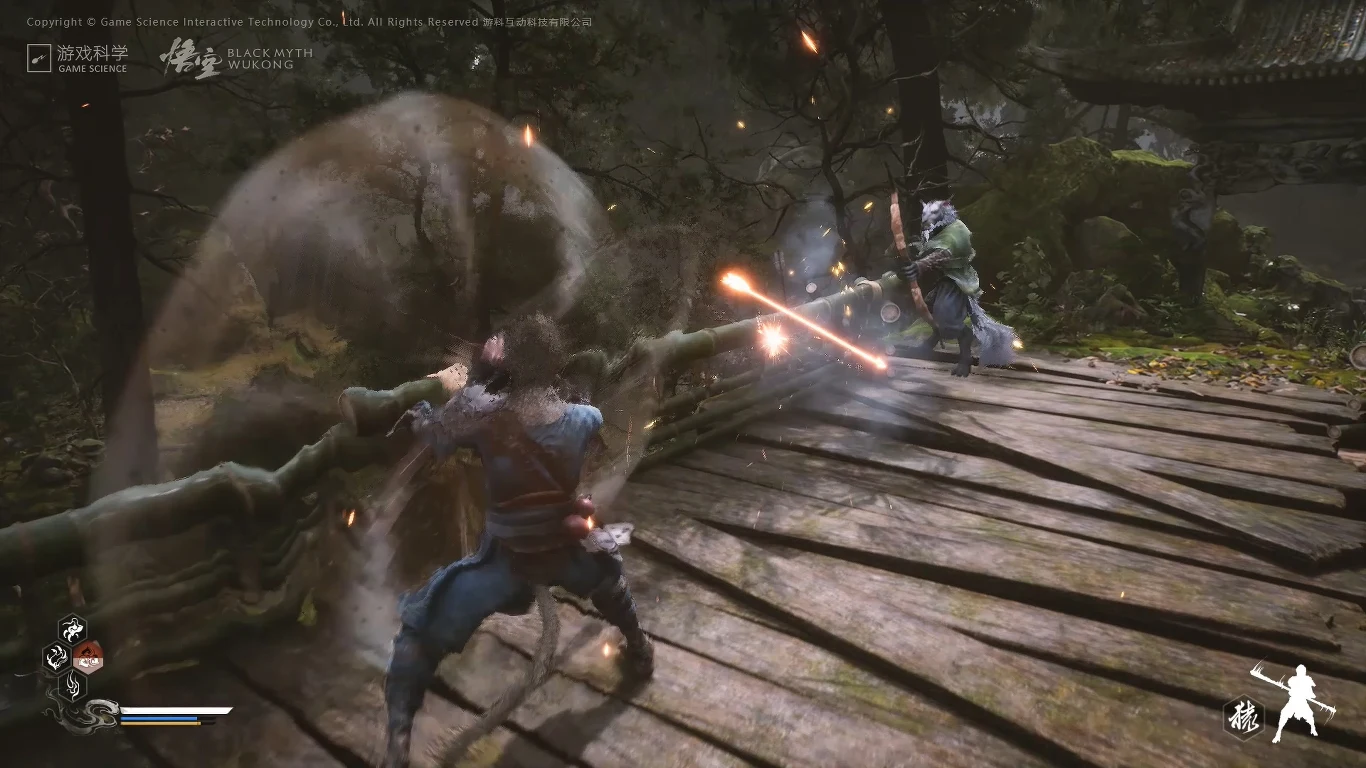Select the top hexagonal spell icon
Image resolution: width=1366 pixels, height=768 pixels.
(72, 627)
